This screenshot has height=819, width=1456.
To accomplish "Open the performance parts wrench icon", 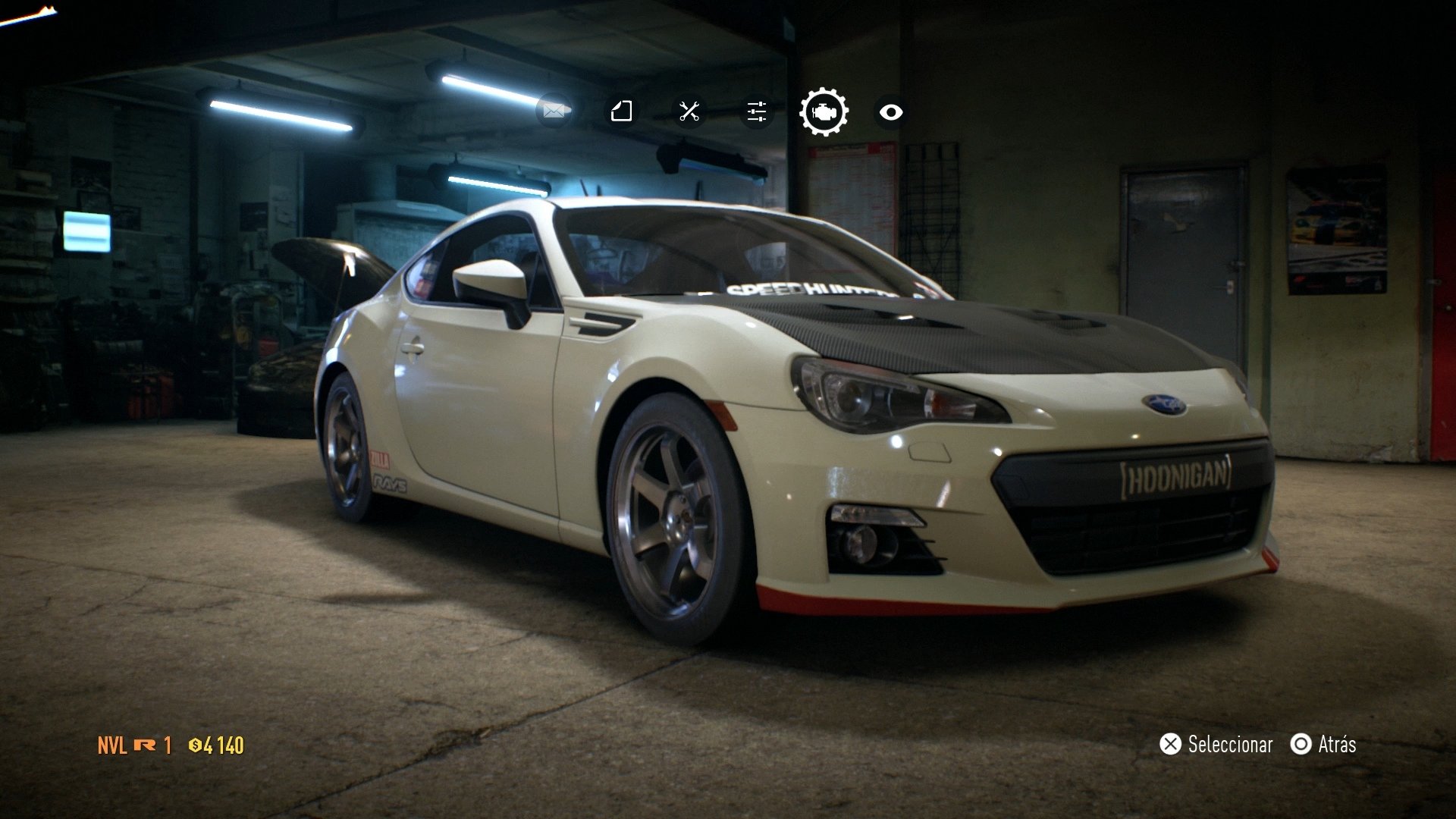I will click(689, 111).
